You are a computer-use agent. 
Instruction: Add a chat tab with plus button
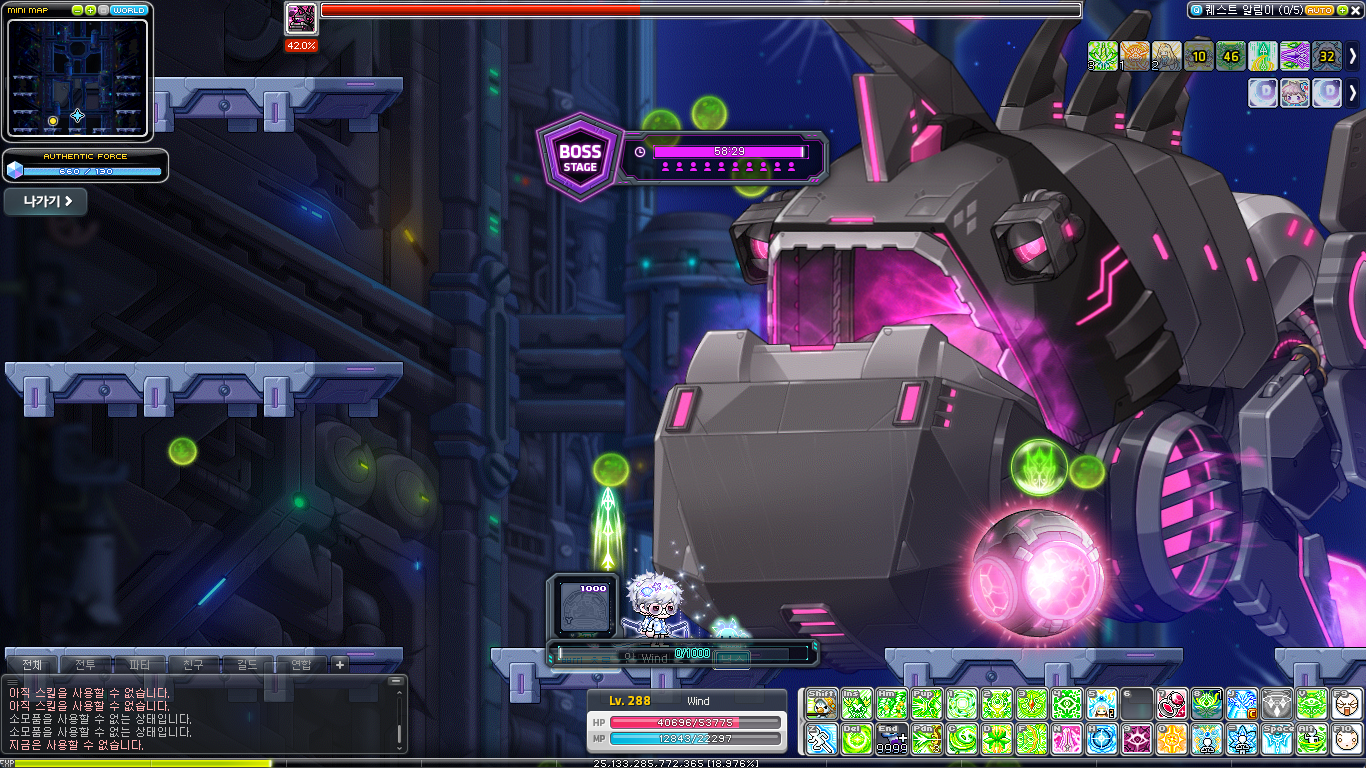point(339,664)
